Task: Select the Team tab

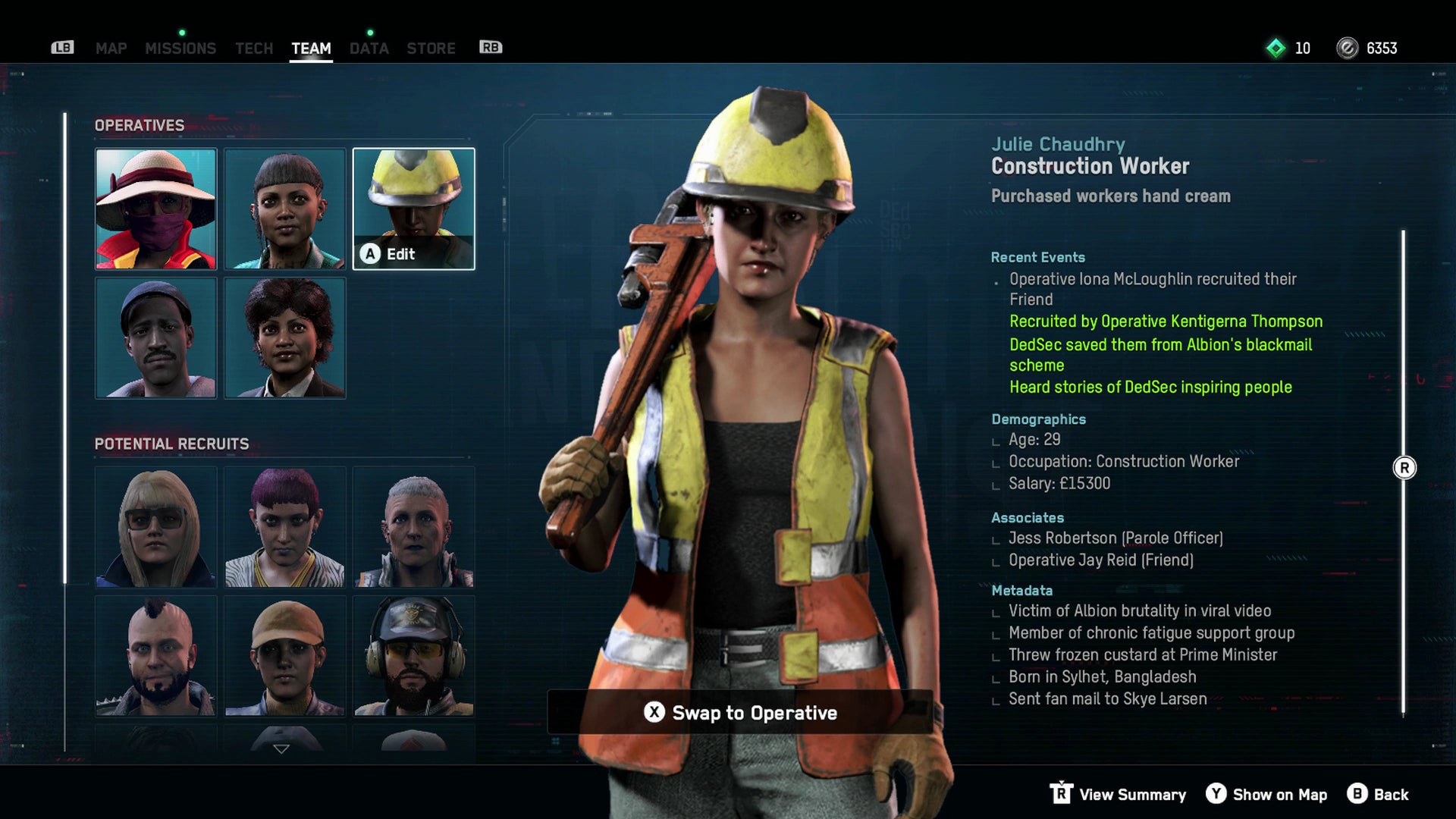Action: click(x=311, y=49)
